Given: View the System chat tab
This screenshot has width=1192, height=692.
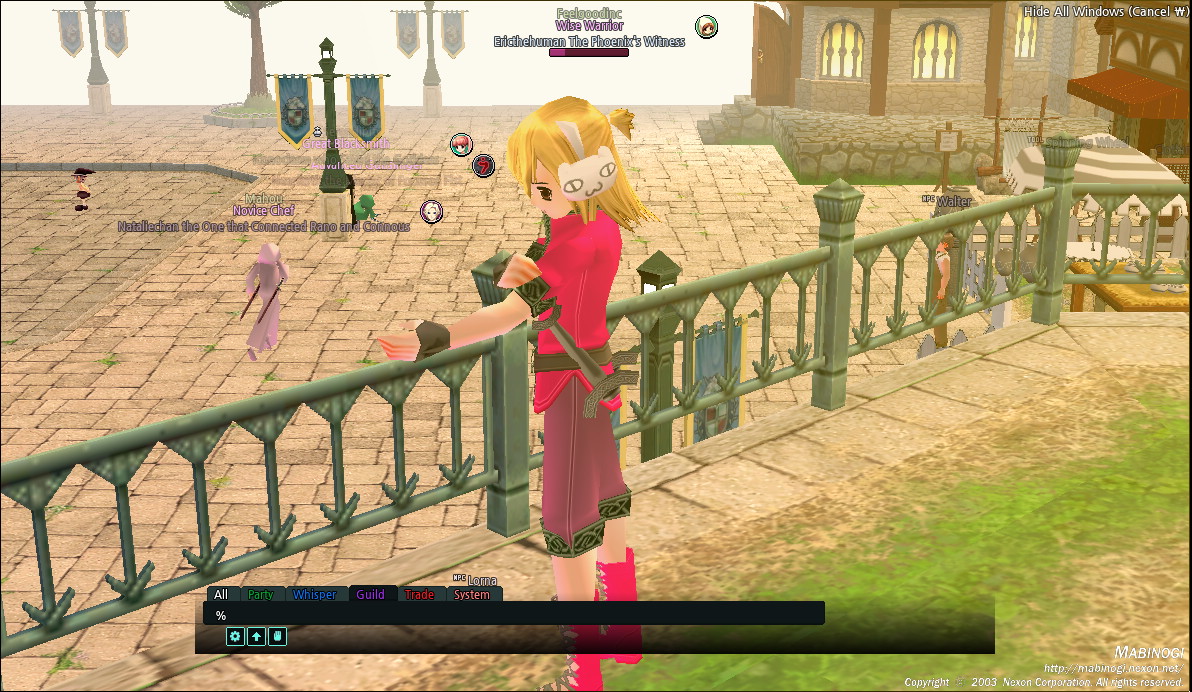Looking at the screenshot, I should (x=472, y=594).
